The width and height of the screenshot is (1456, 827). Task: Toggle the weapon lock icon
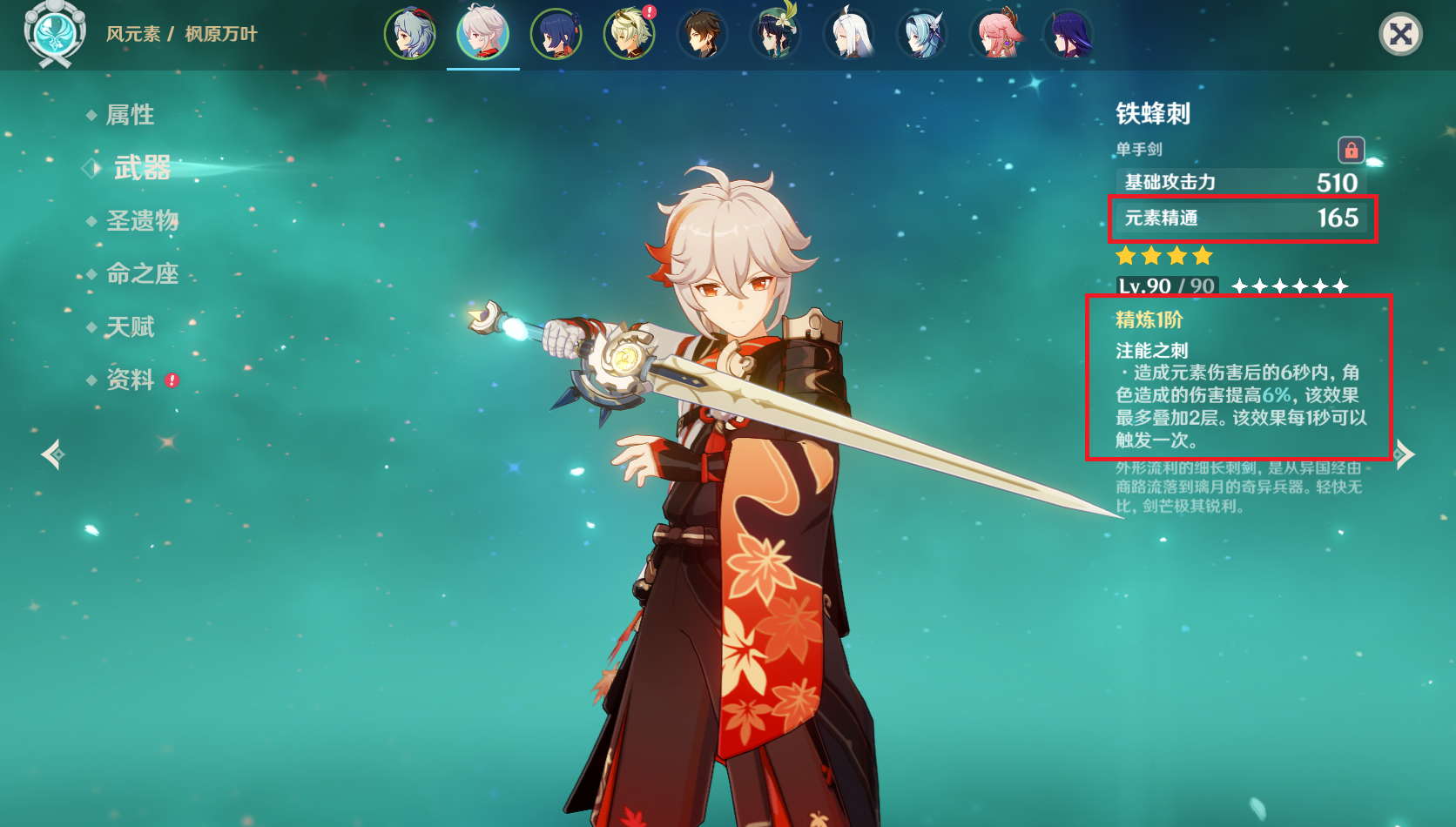click(x=1351, y=150)
